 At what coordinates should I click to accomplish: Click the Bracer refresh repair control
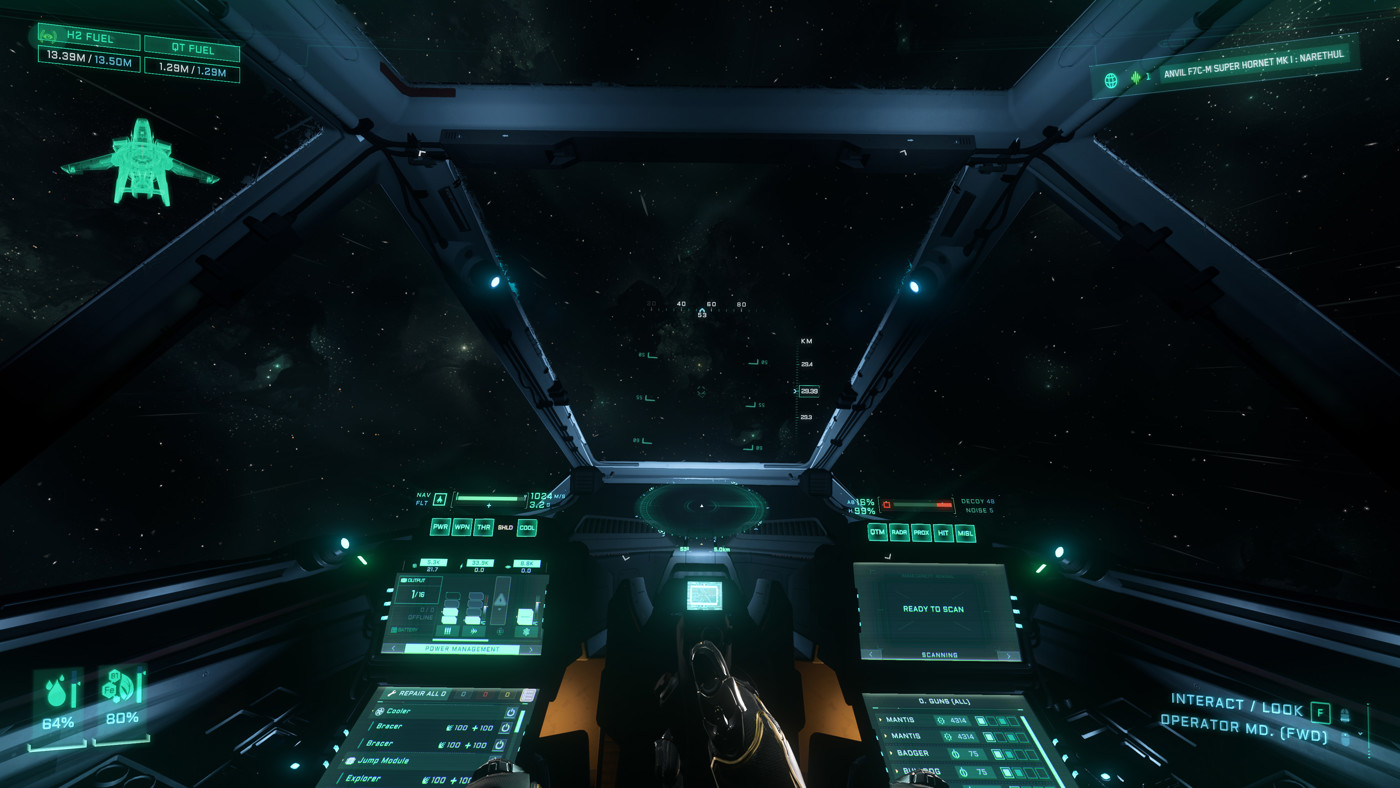[x=507, y=728]
